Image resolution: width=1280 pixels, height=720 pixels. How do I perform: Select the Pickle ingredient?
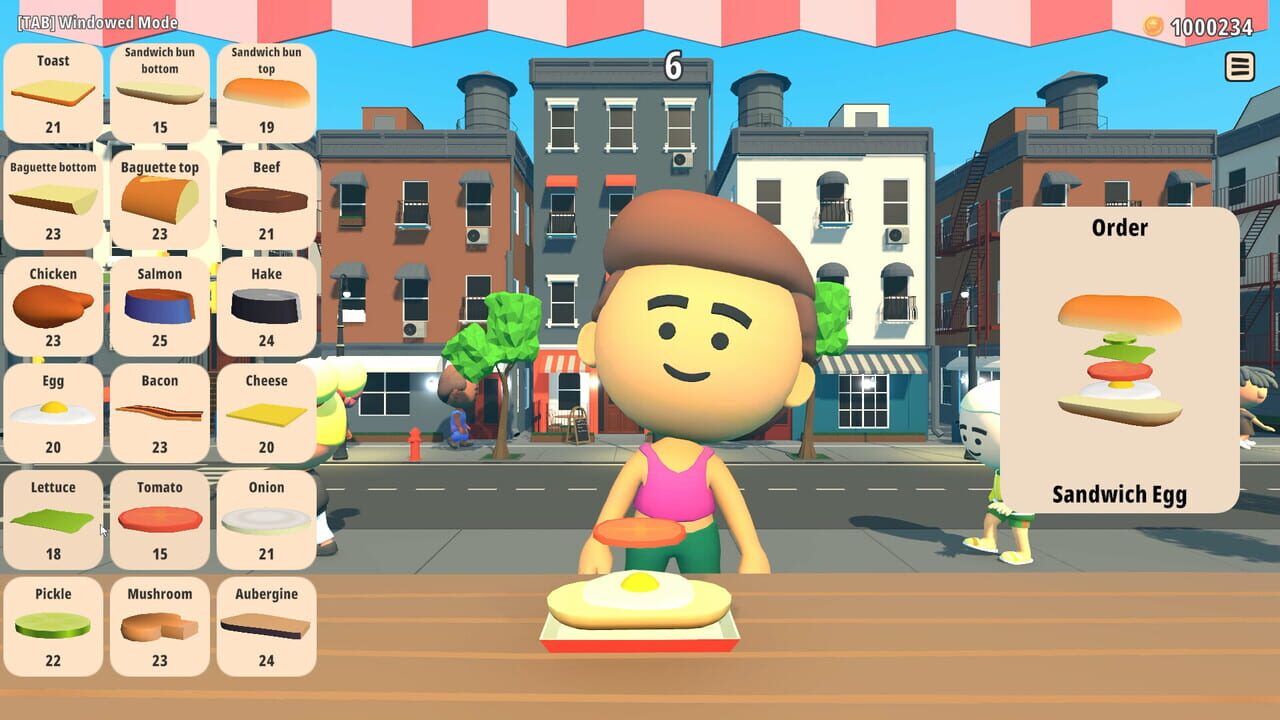[x=53, y=625]
